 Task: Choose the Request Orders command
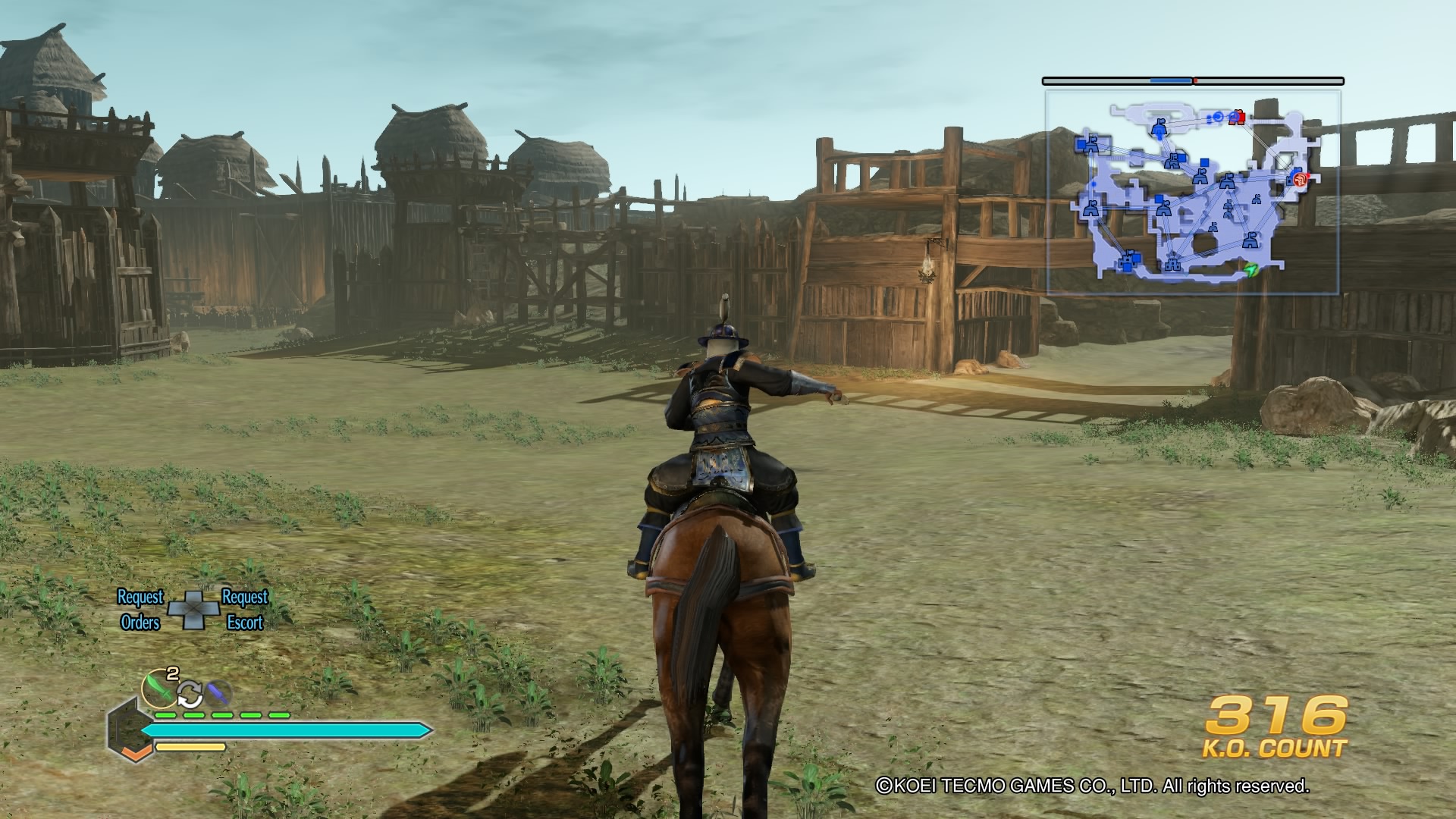pyautogui.click(x=140, y=610)
